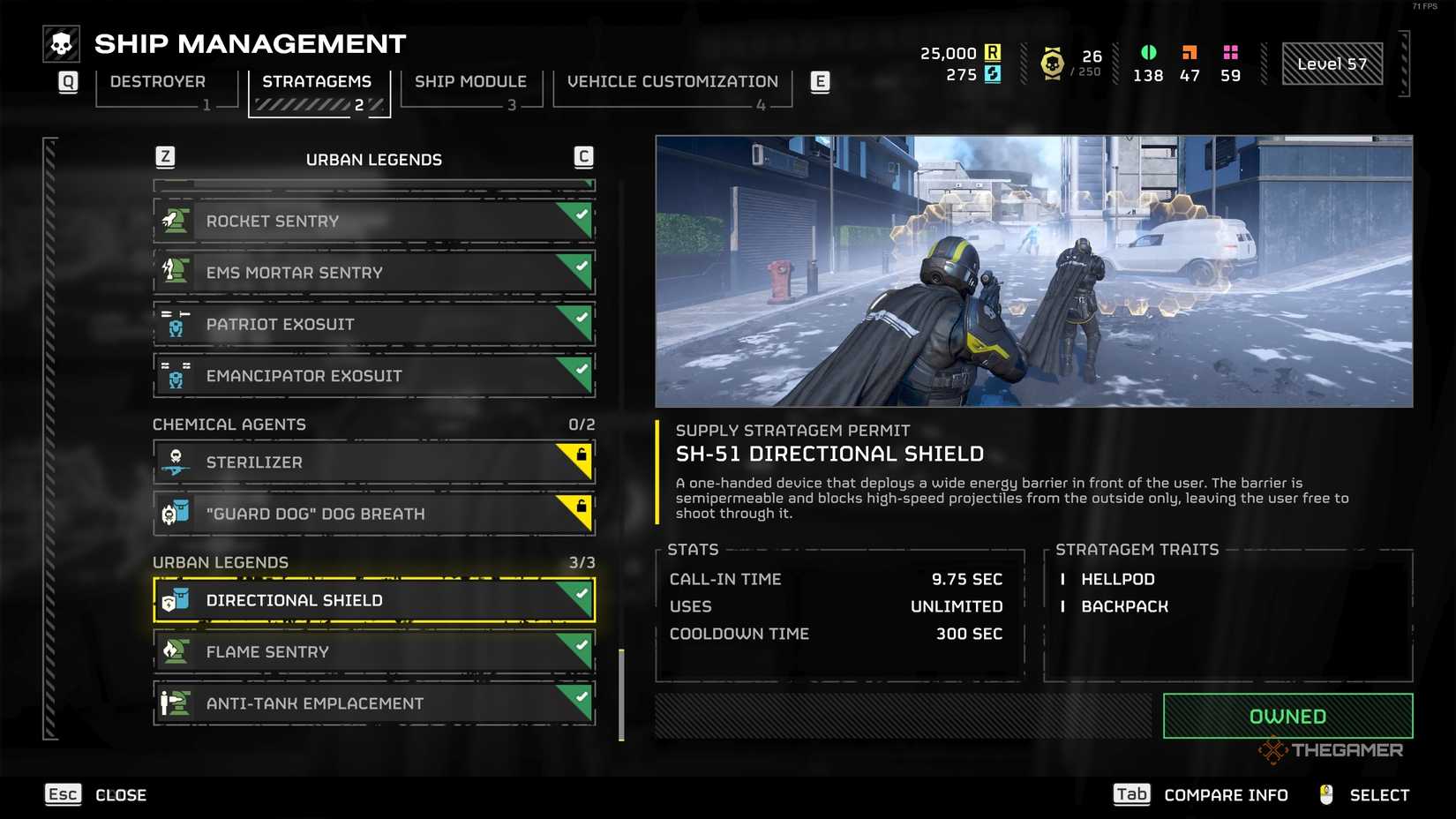1456x819 pixels.
Task: Pick the Patriot Exosuit stratagem
Action: coord(373,324)
